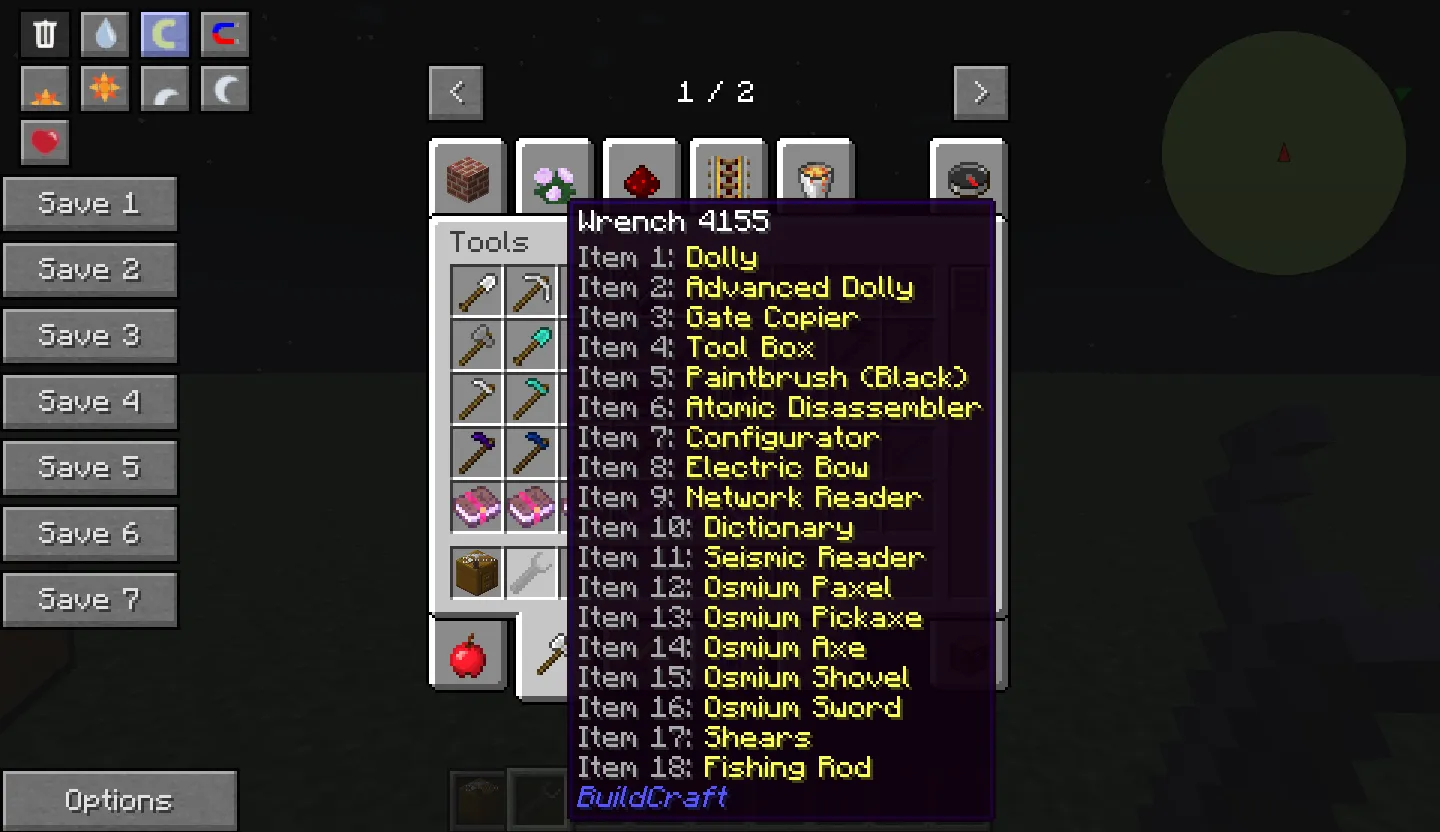Viewport: 1440px width, 832px height.
Task: Open the Options menu
Action: coord(119,799)
